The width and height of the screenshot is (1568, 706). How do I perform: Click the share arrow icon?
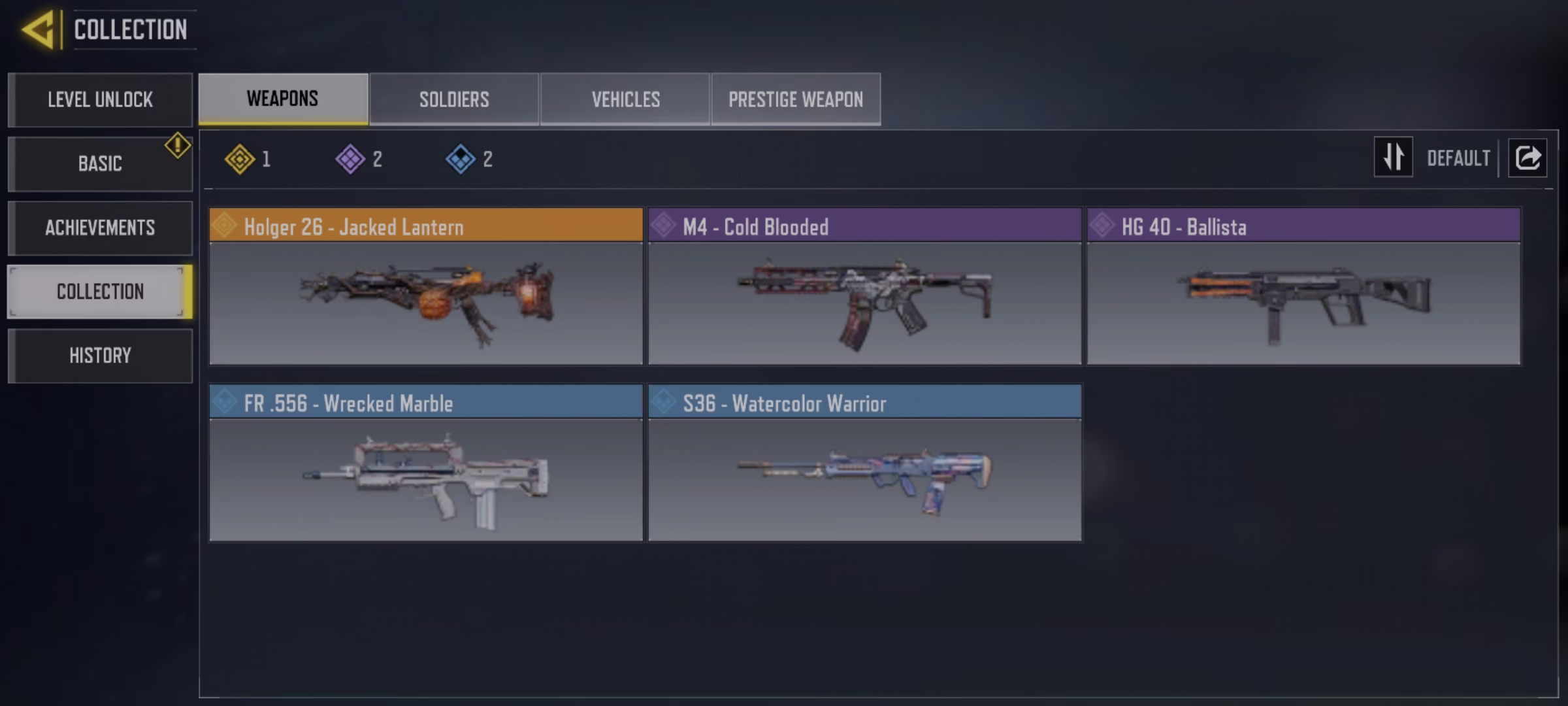pyautogui.click(x=1527, y=158)
